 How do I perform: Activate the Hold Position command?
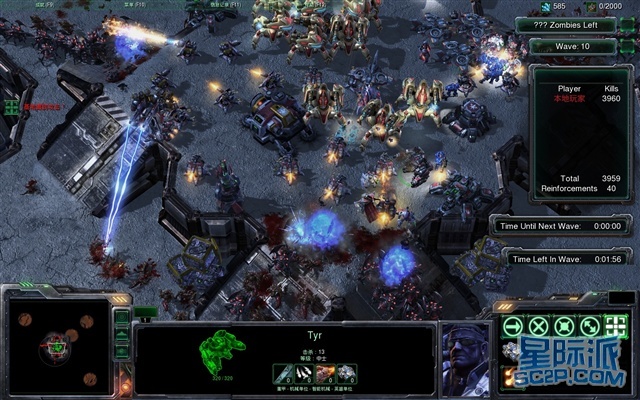click(565, 327)
